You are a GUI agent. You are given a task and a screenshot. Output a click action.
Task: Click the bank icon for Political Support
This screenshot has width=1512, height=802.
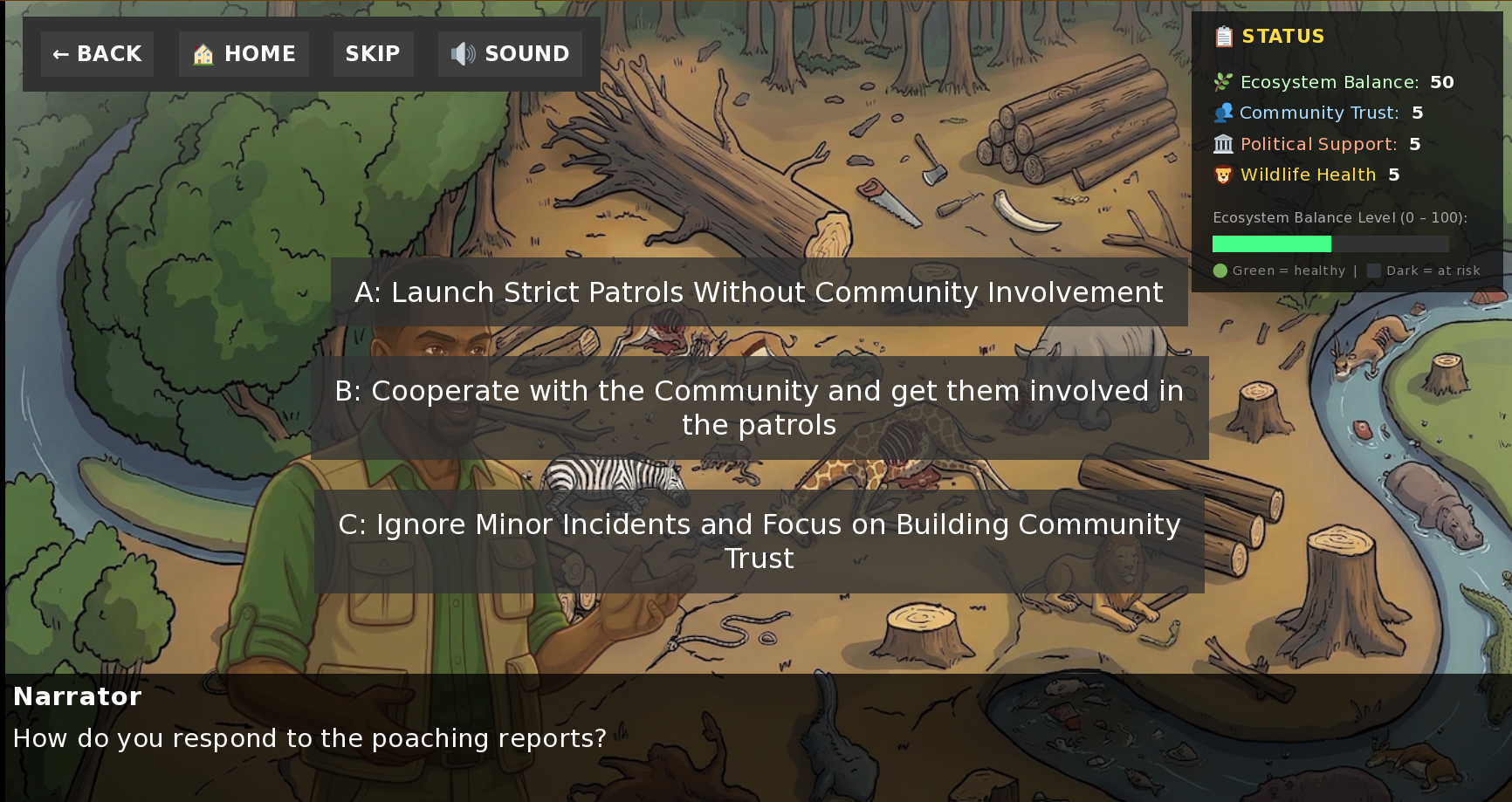(1223, 144)
